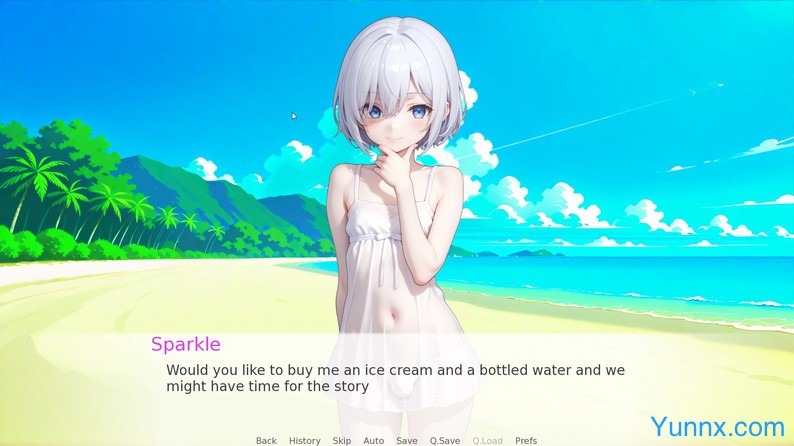The width and height of the screenshot is (794, 446).
Task: Open Prefs settings
Action: coord(526,440)
